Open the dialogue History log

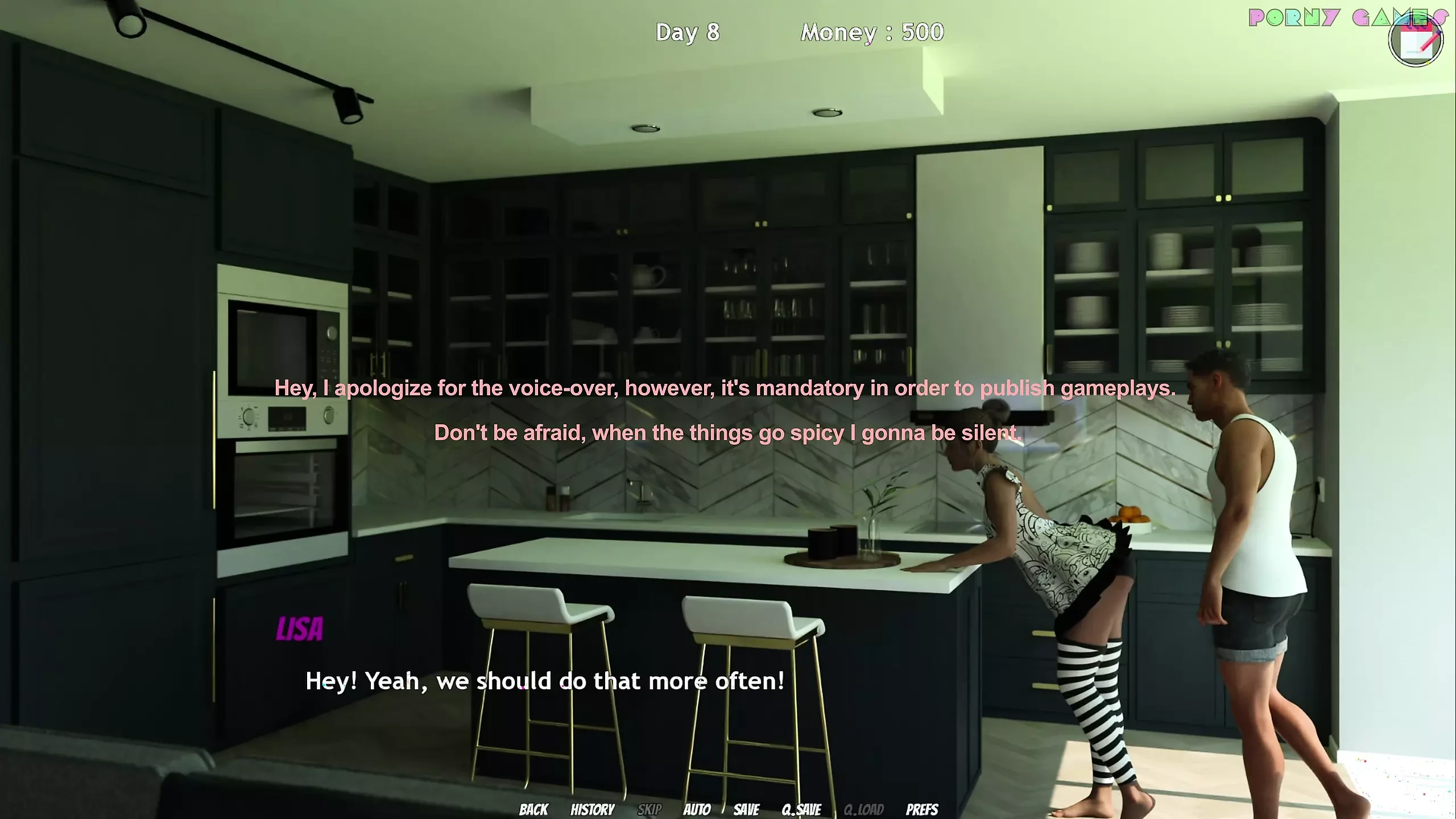[592, 809]
